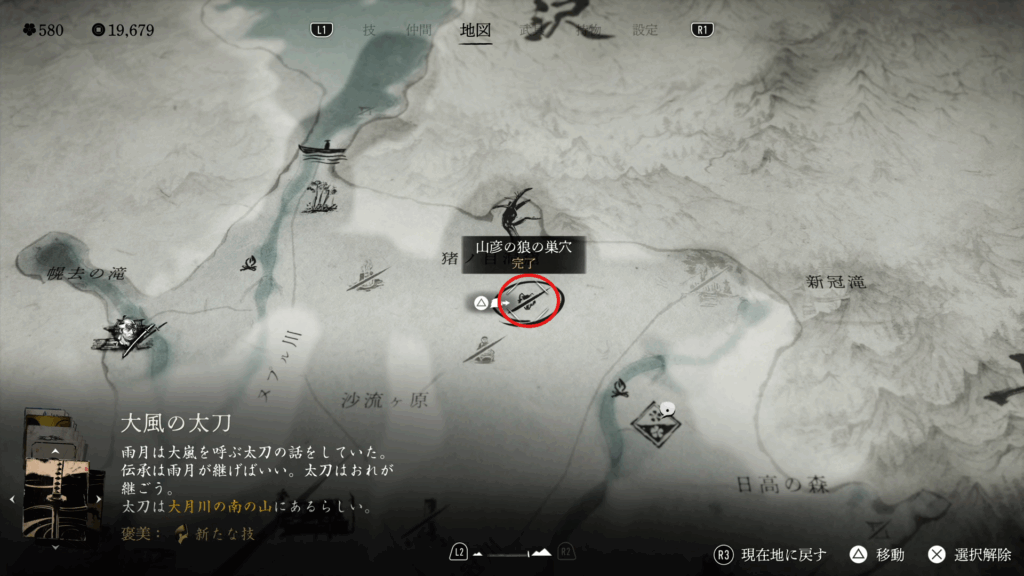Click the right arrow beside the quest card
This screenshot has width=1024, height=576.
point(100,498)
